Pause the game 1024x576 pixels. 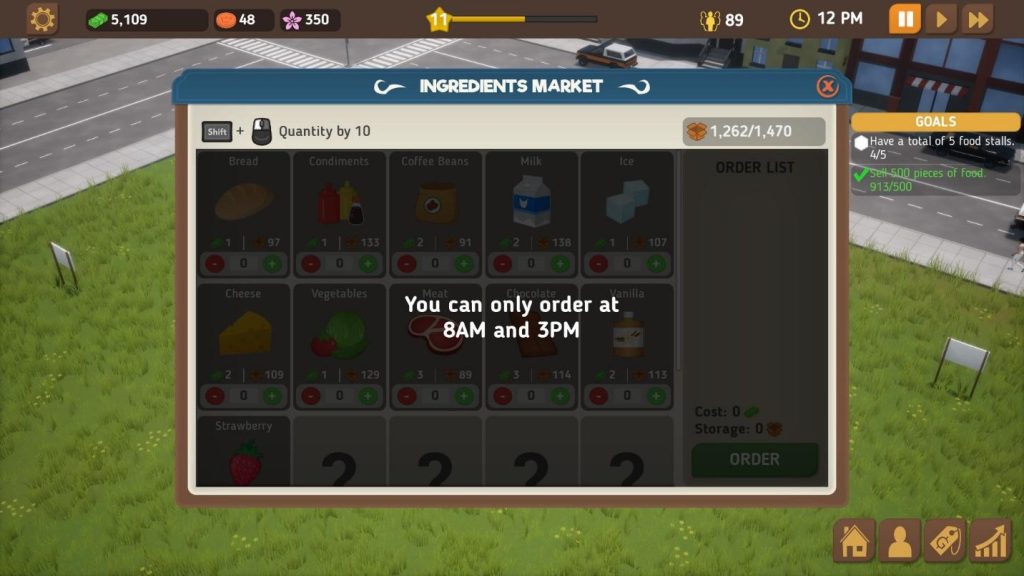tap(904, 19)
